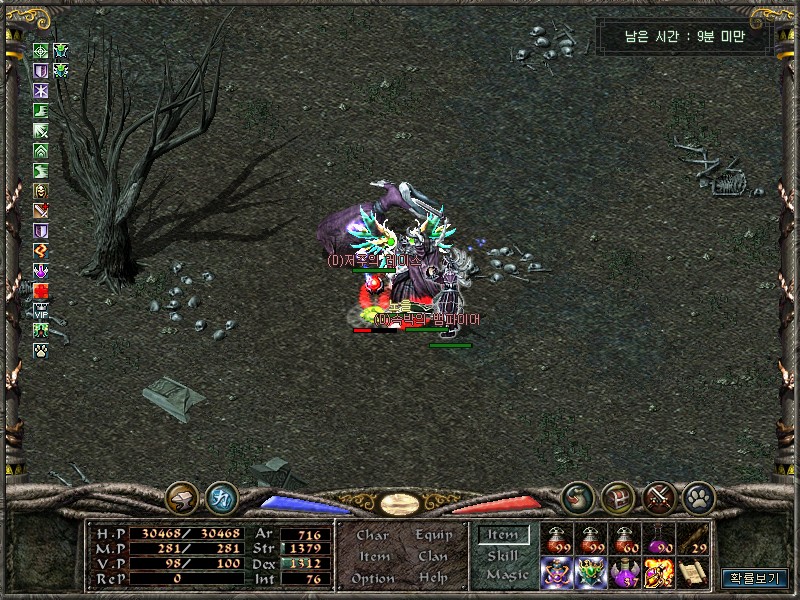The image size is (800, 600).
Task: Click the 확률보기 button
Action: pyautogui.click(x=754, y=577)
